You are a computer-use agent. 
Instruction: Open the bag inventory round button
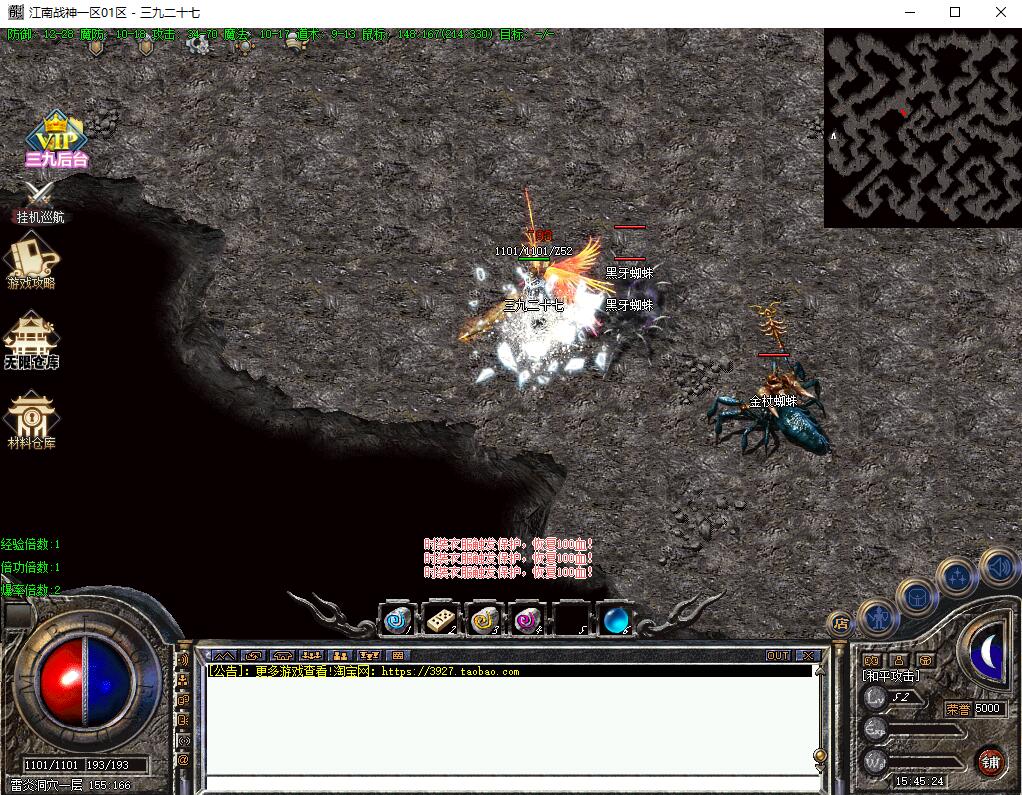click(916, 597)
